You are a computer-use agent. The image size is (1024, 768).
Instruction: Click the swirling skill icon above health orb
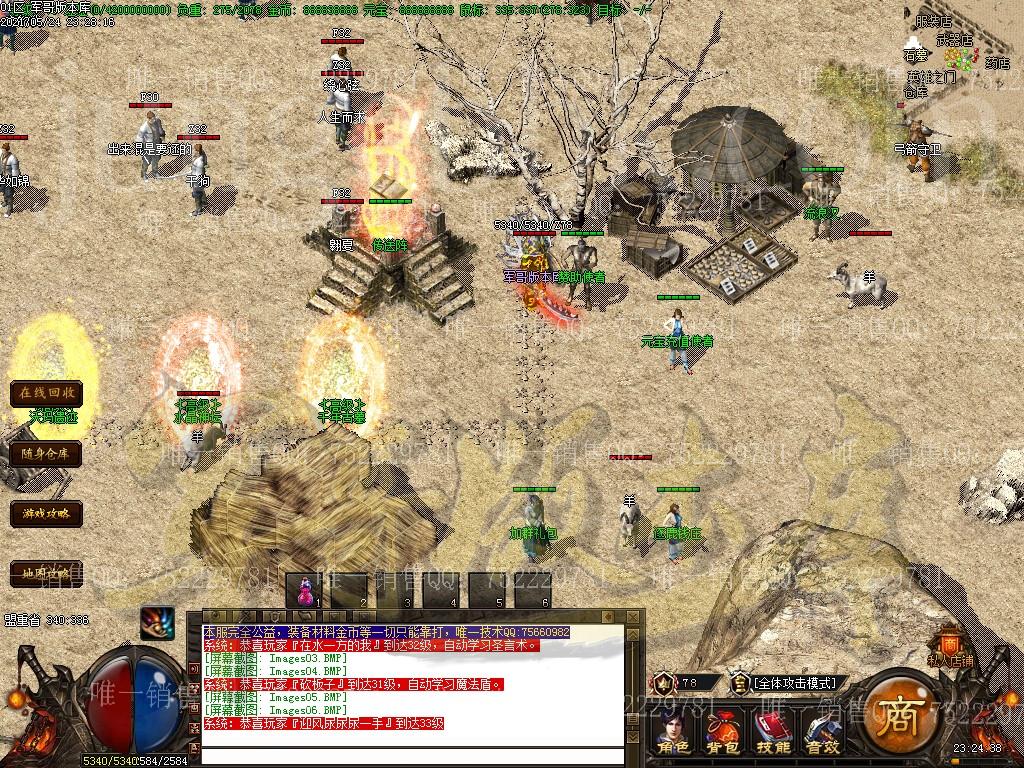[x=157, y=623]
